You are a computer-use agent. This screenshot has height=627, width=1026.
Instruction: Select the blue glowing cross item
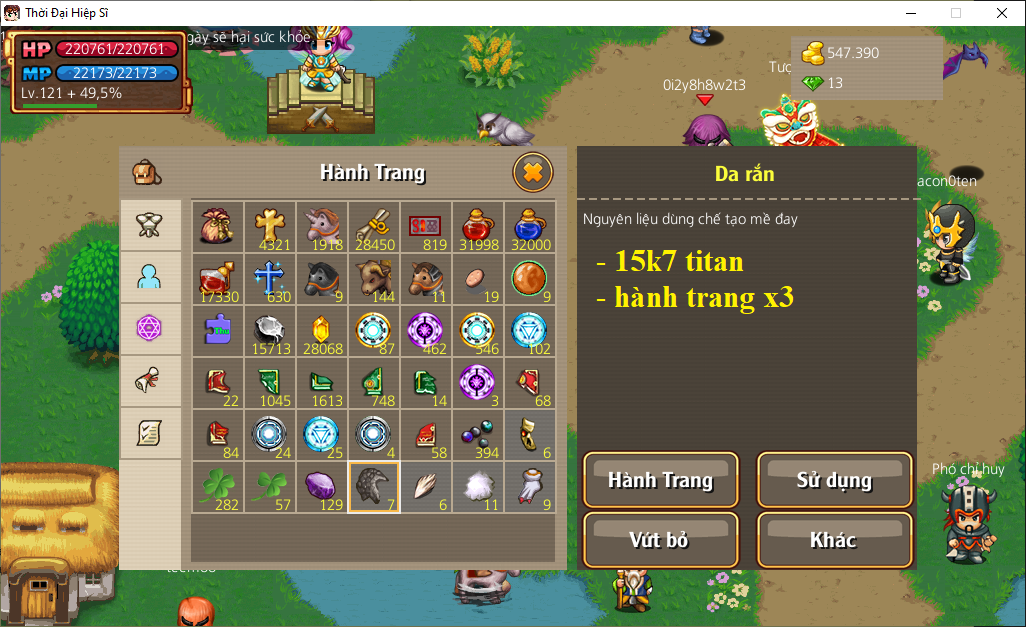pos(270,279)
